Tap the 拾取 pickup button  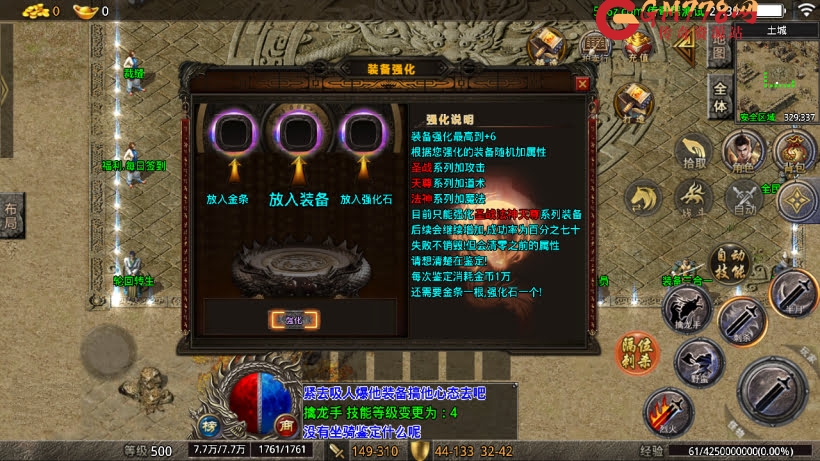coord(693,152)
